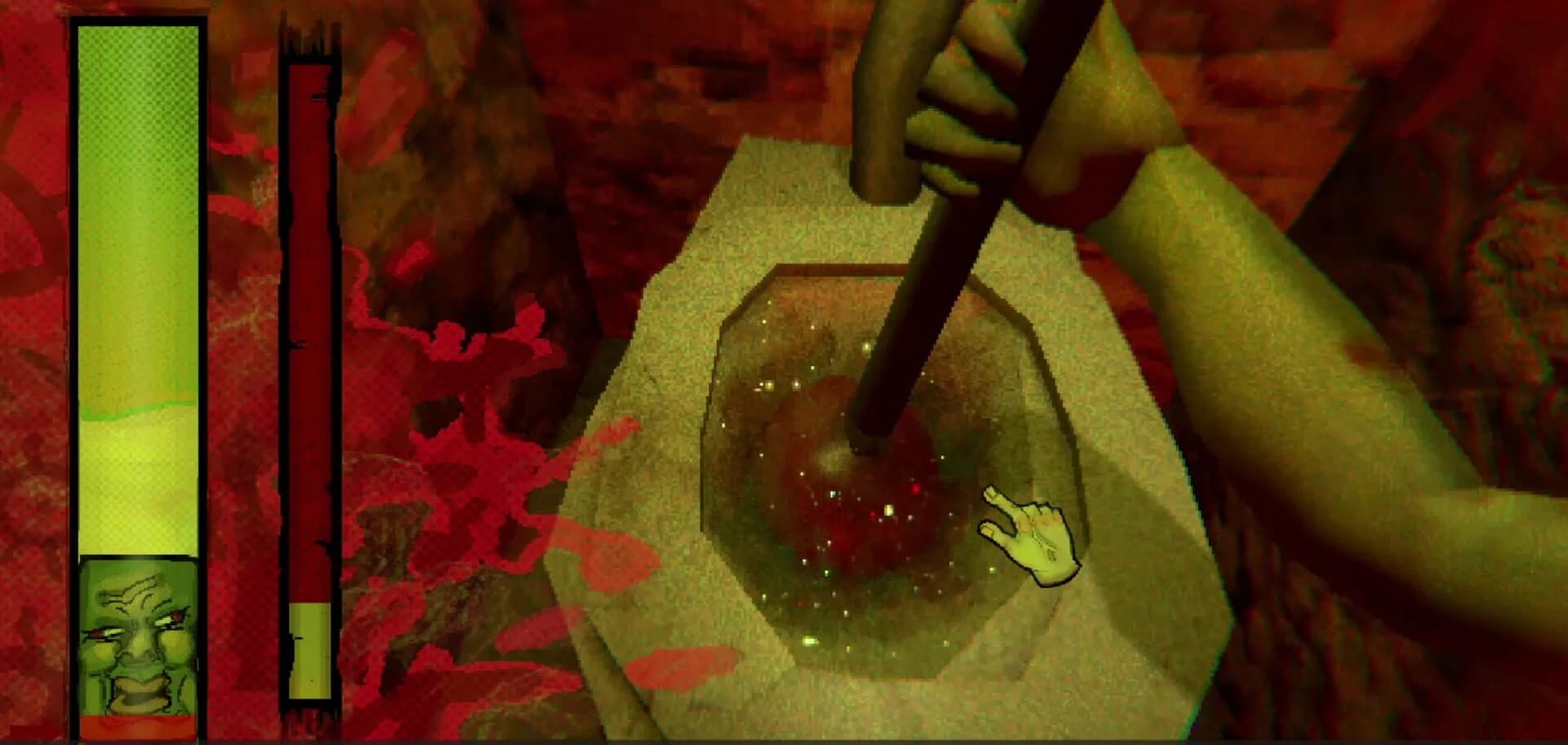Click the red vertical progress bar

coord(309,327)
